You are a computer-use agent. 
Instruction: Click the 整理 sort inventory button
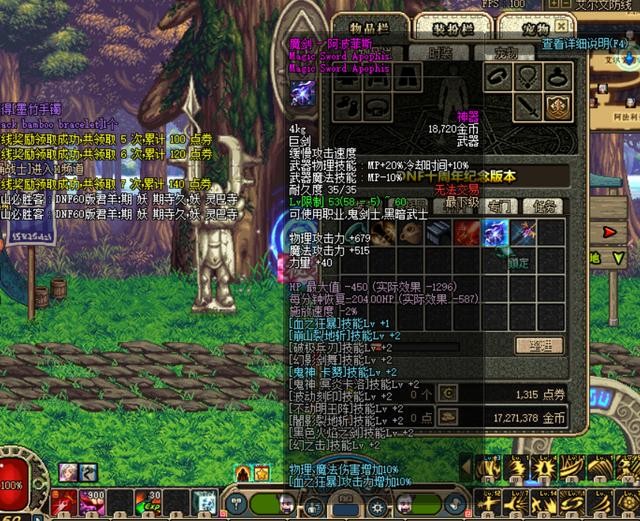coord(539,345)
